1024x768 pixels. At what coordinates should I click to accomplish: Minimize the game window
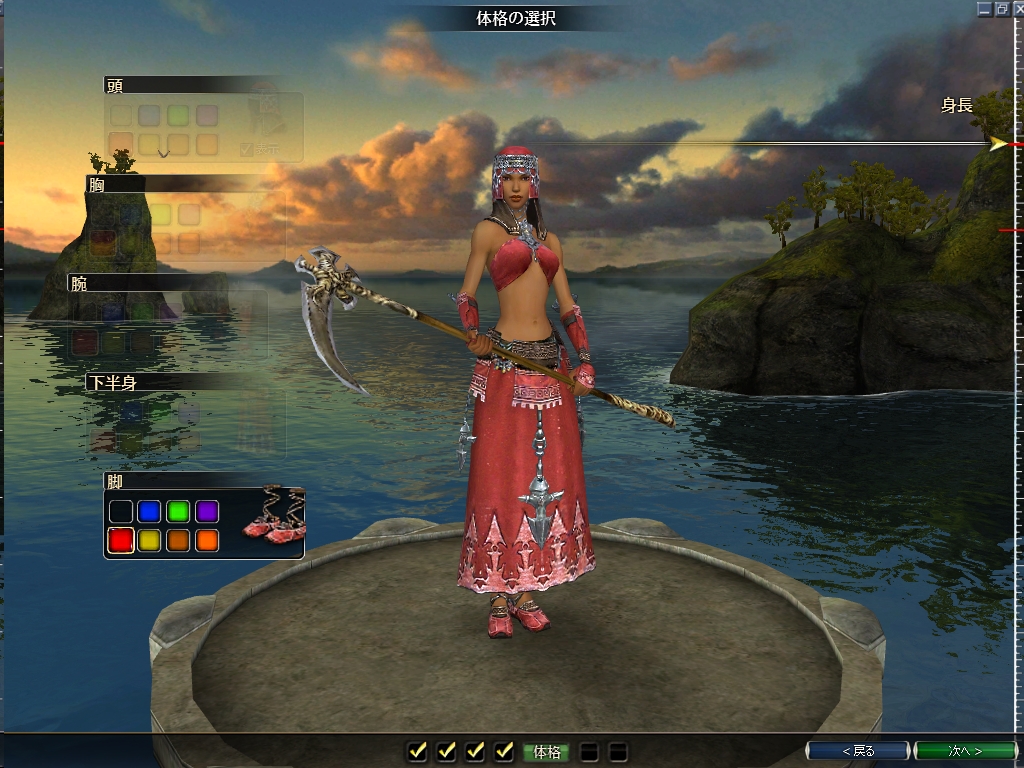click(984, 8)
